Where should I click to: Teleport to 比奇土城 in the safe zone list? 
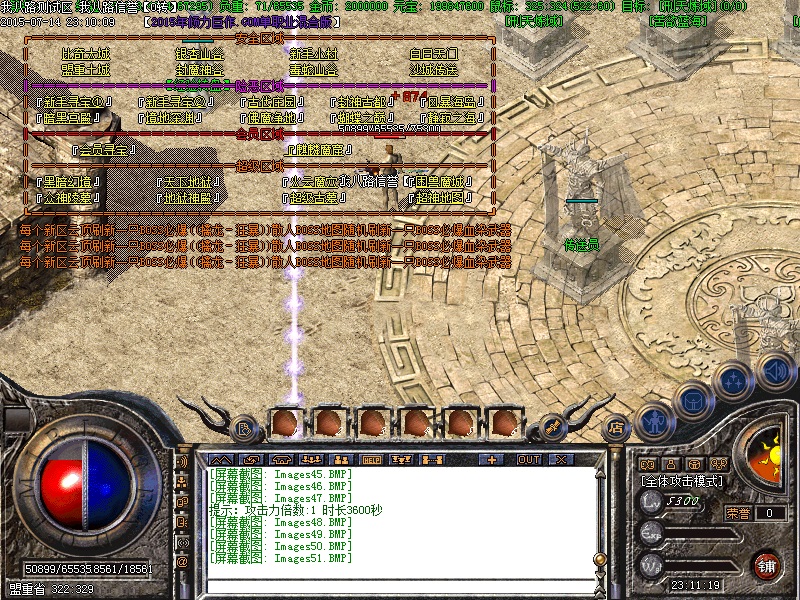87,54
